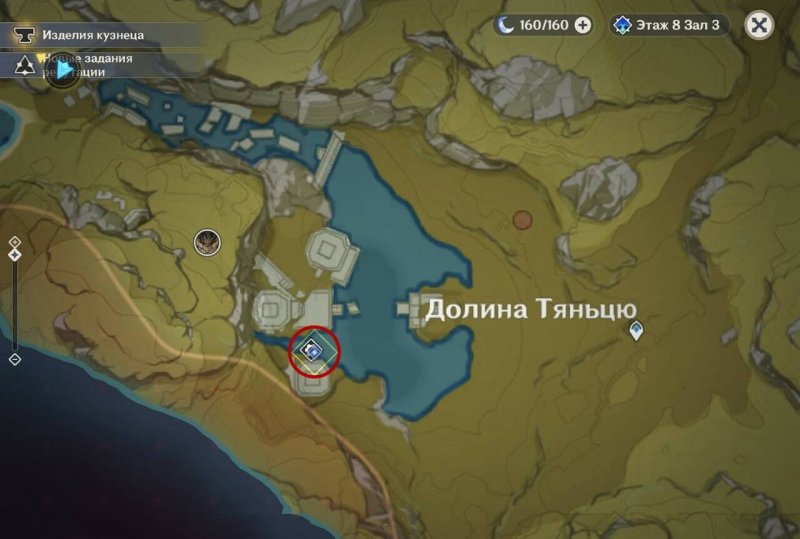
Task: Select the round boss marker on the map
Action: (207, 240)
